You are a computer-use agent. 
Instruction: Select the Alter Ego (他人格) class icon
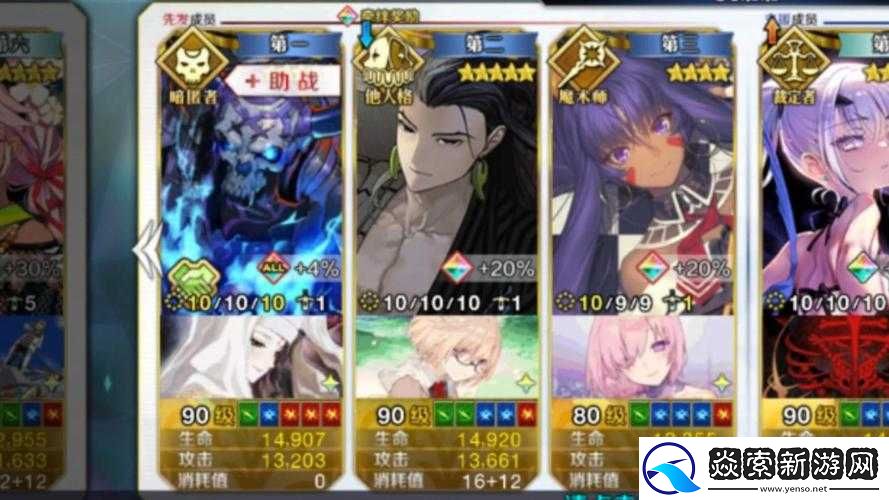pyautogui.click(x=386, y=64)
